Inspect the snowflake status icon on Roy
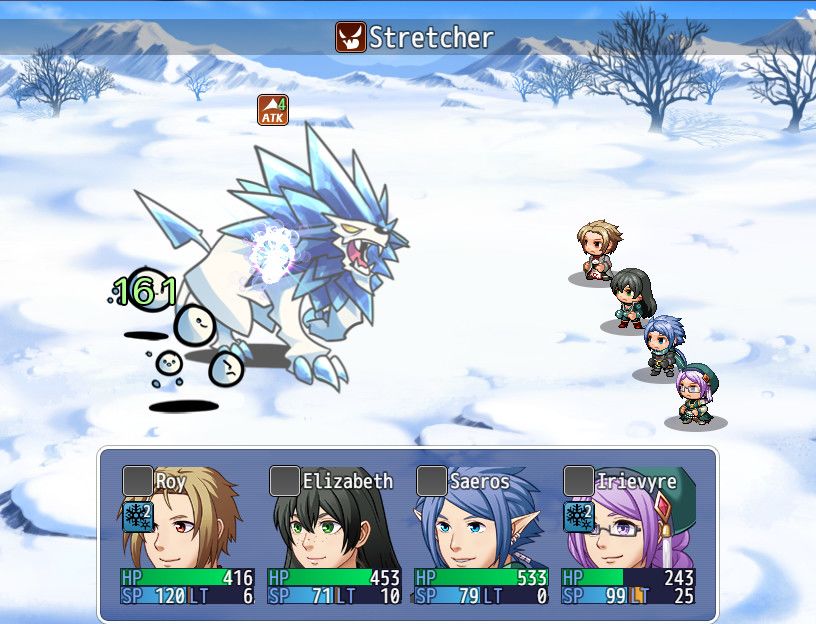This screenshot has width=816, height=624. click(x=137, y=517)
